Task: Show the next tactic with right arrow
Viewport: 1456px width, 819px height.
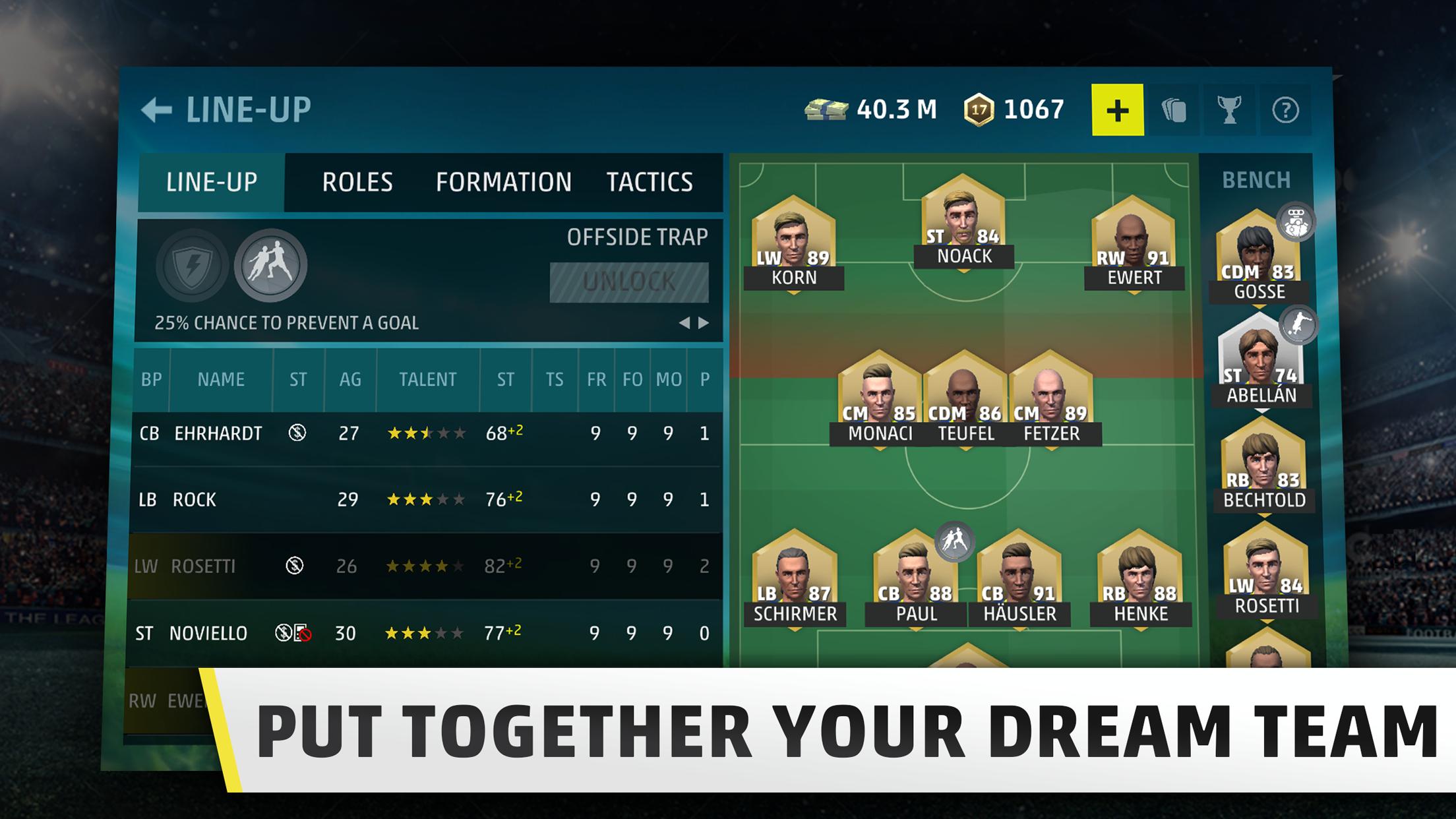Action: (x=704, y=322)
